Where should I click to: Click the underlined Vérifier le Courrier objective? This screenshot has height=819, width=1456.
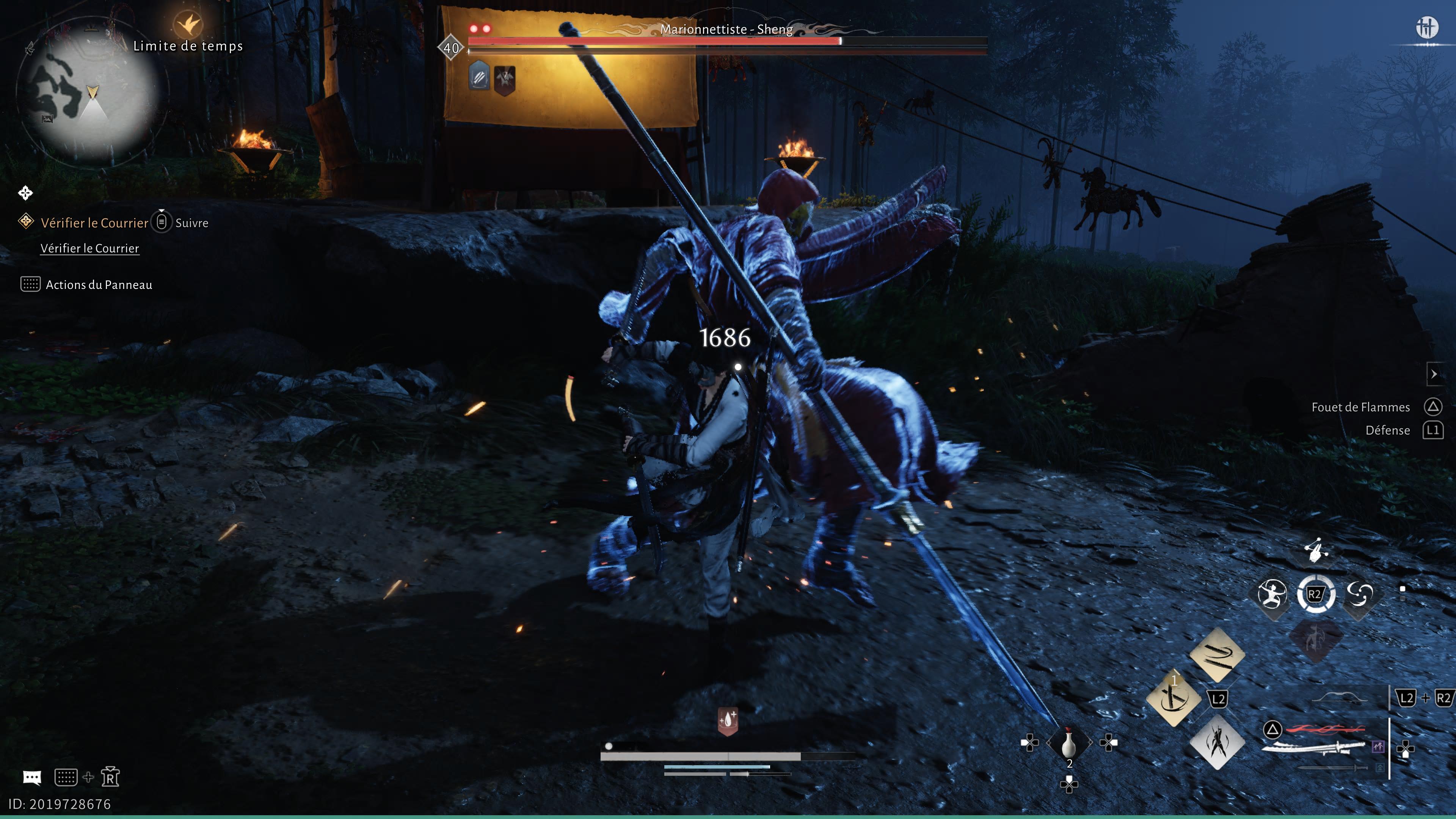tap(89, 248)
